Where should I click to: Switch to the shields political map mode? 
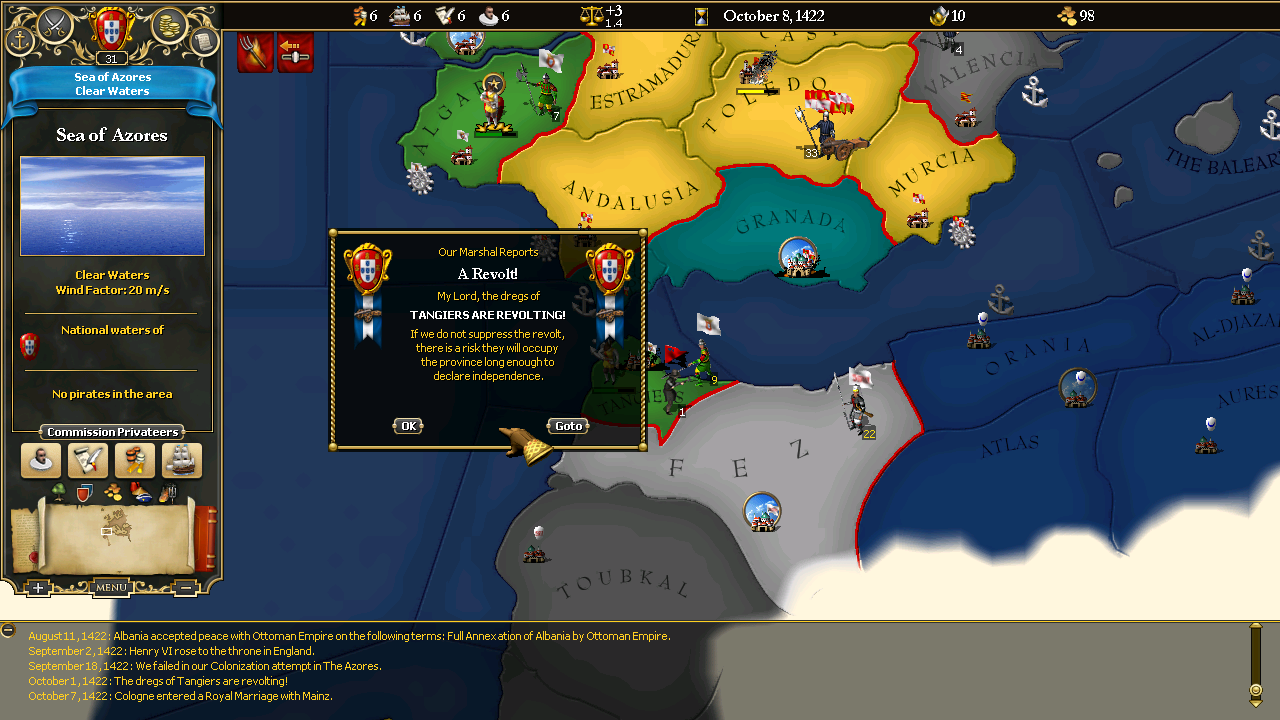coord(84,492)
